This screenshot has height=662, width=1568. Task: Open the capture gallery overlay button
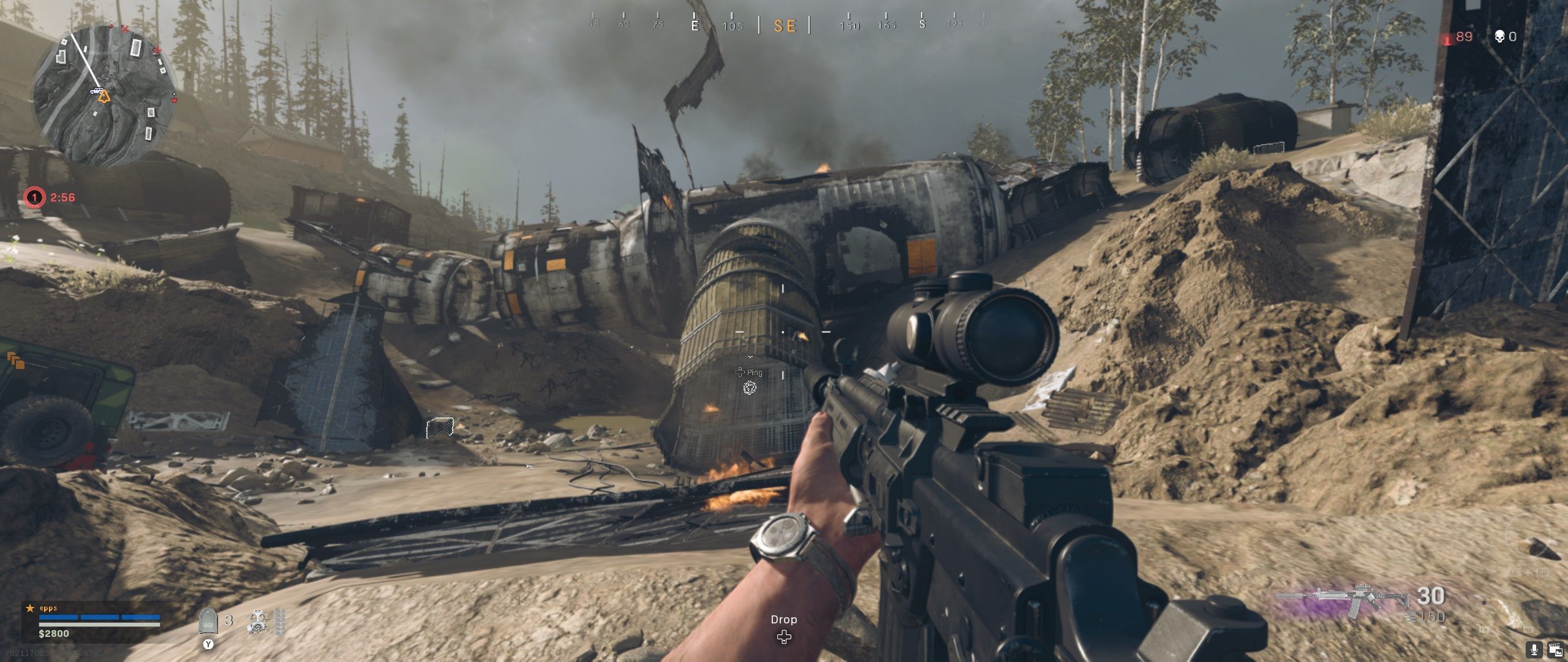1553,649
